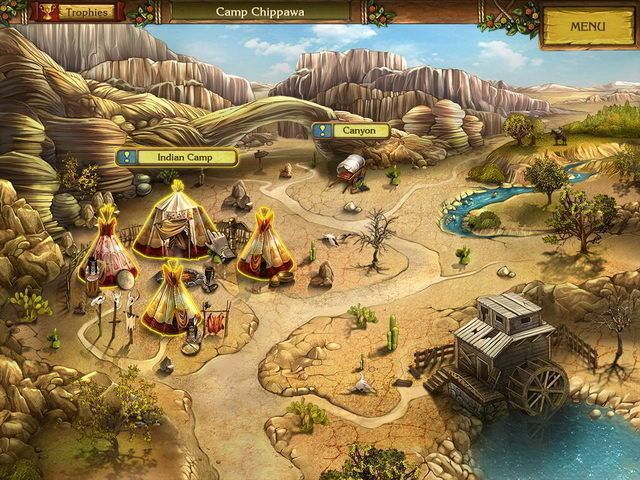Open the Trophies panel
Image resolution: width=640 pixels, height=480 pixels.
pyautogui.click(x=74, y=12)
